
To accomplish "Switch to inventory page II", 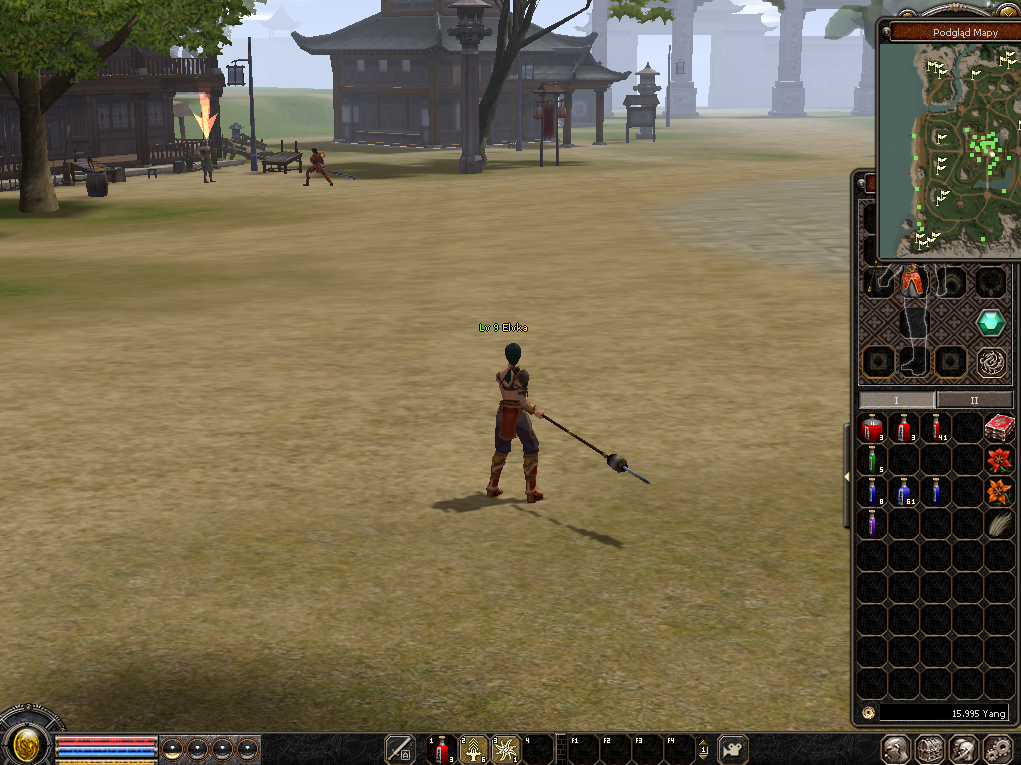I will tap(972, 400).
